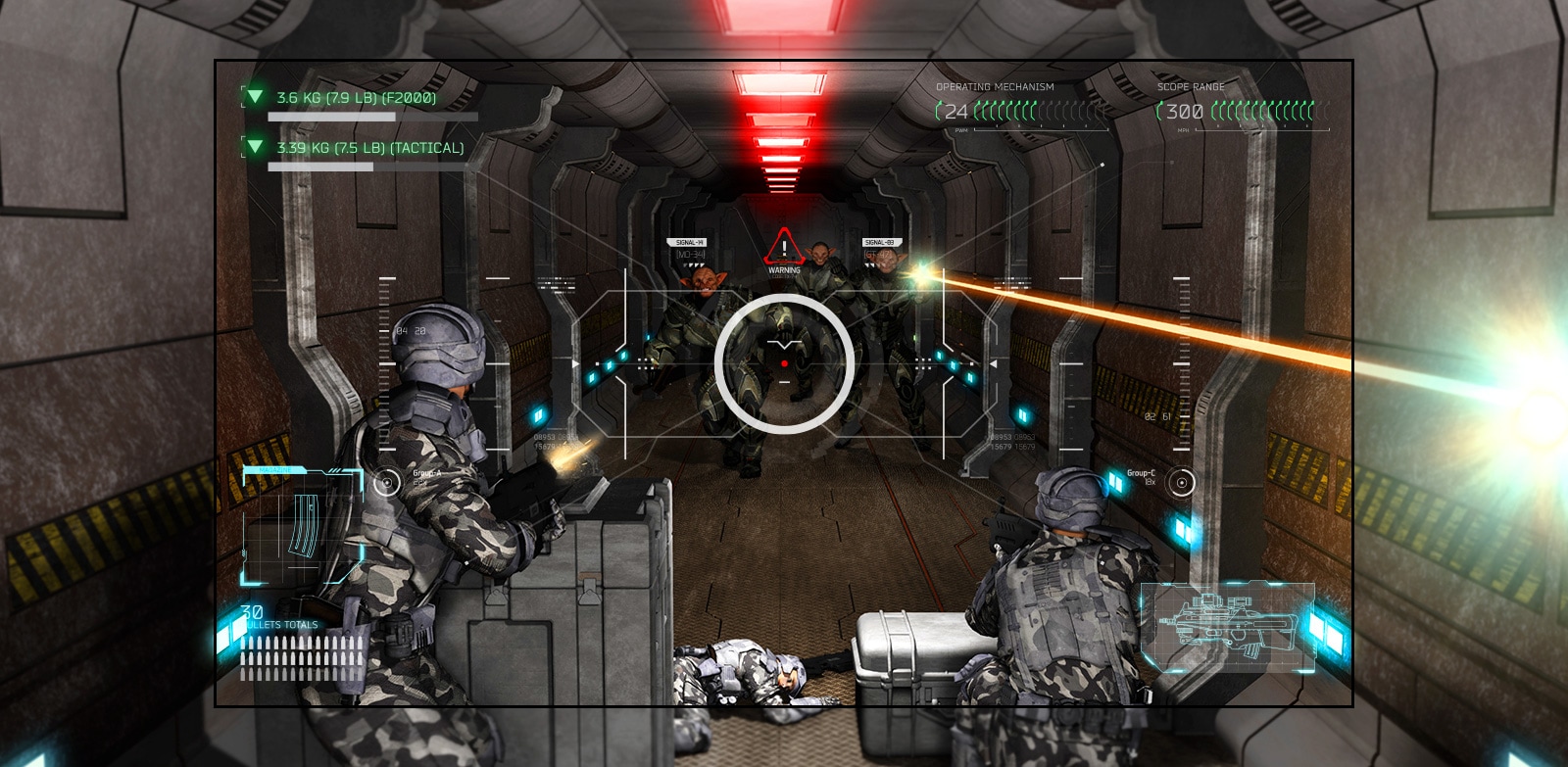This screenshot has height=767, width=1568.
Task: Open the OPERATING MECHANISM panel header
Action: click(x=995, y=86)
